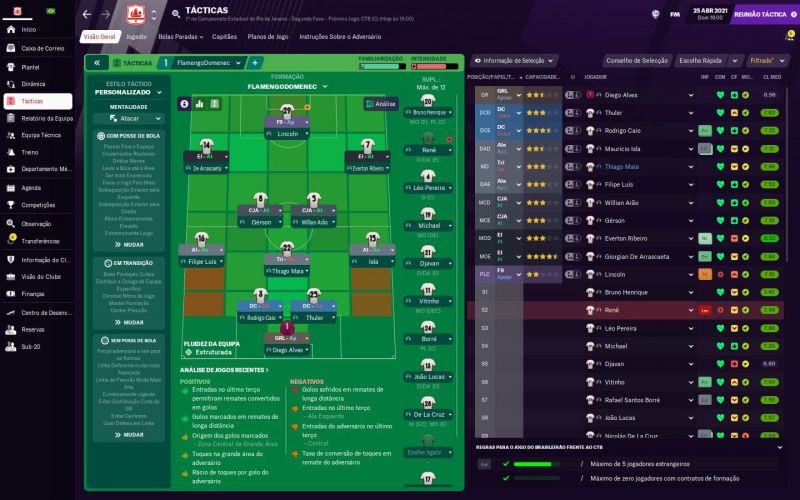Select Thiago Maia in the player list
This screenshot has height=500, width=800.
coord(622,167)
